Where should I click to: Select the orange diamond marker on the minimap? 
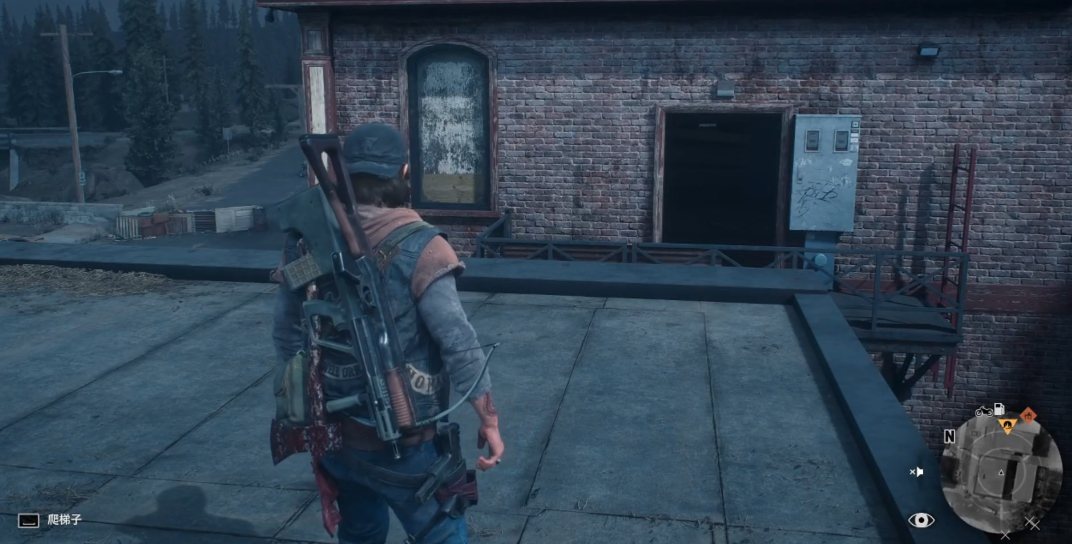click(1026, 414)
